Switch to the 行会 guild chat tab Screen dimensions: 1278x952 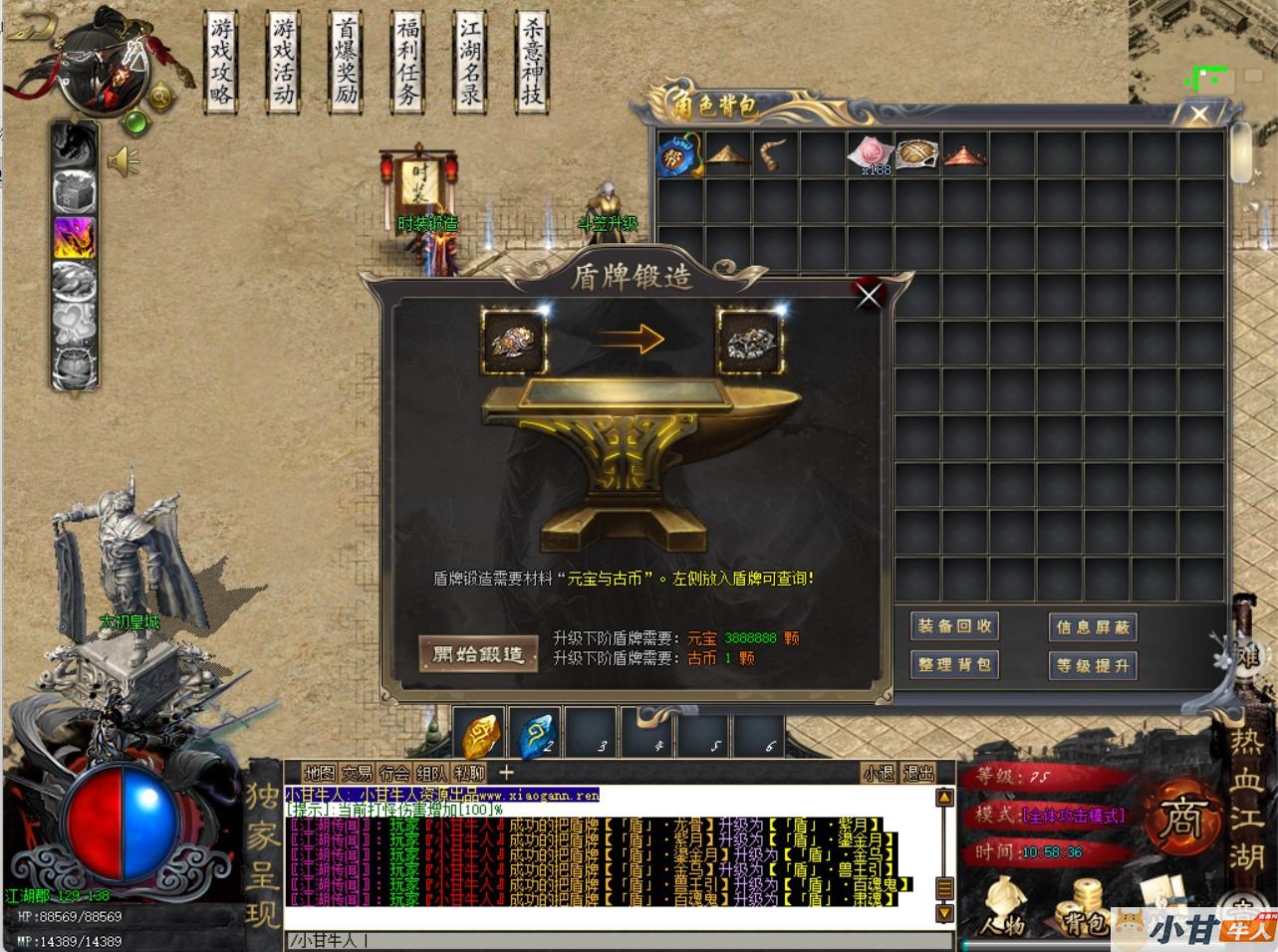394,773
